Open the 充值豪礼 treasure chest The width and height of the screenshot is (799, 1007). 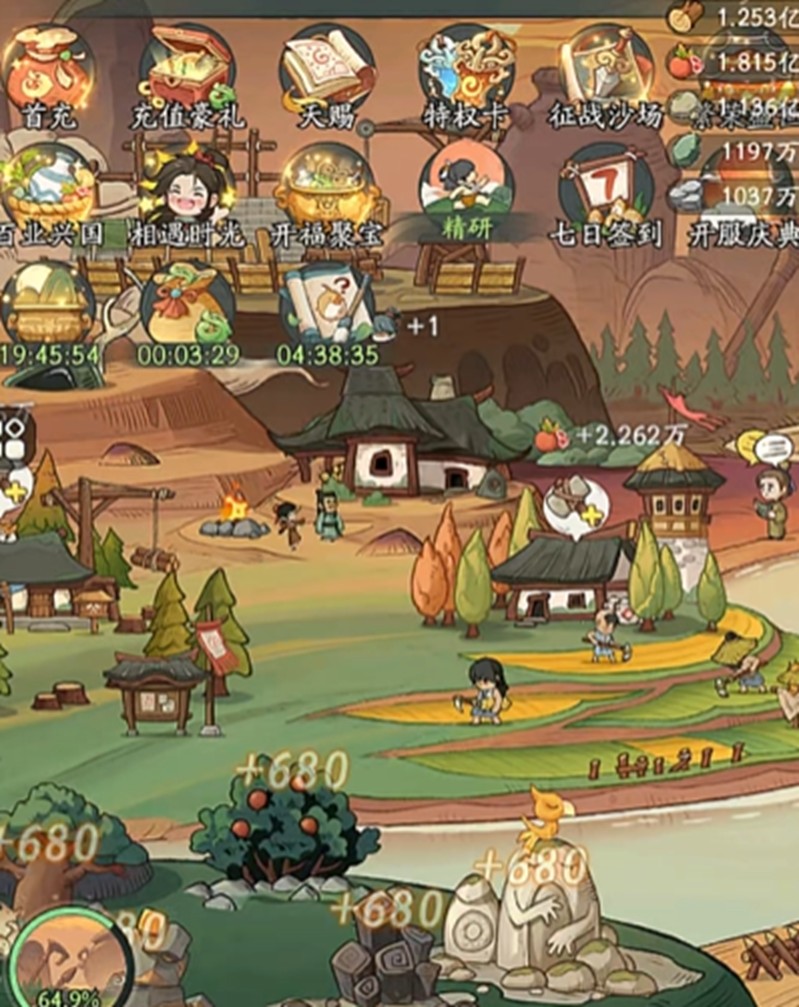(187, 71)
